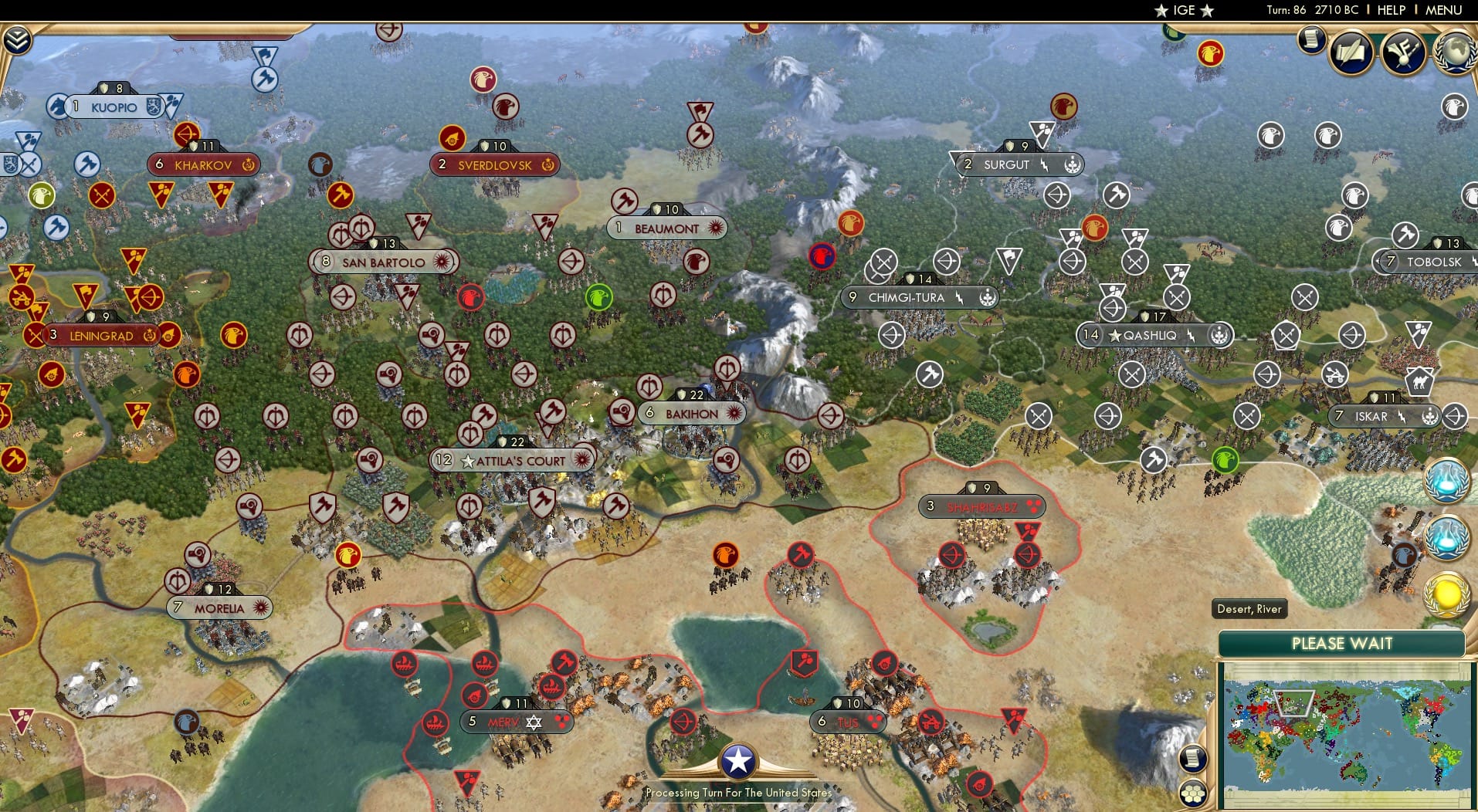Open the HELP item
This screenshot has width=1478, height=812.
(x=1392, y=10)
